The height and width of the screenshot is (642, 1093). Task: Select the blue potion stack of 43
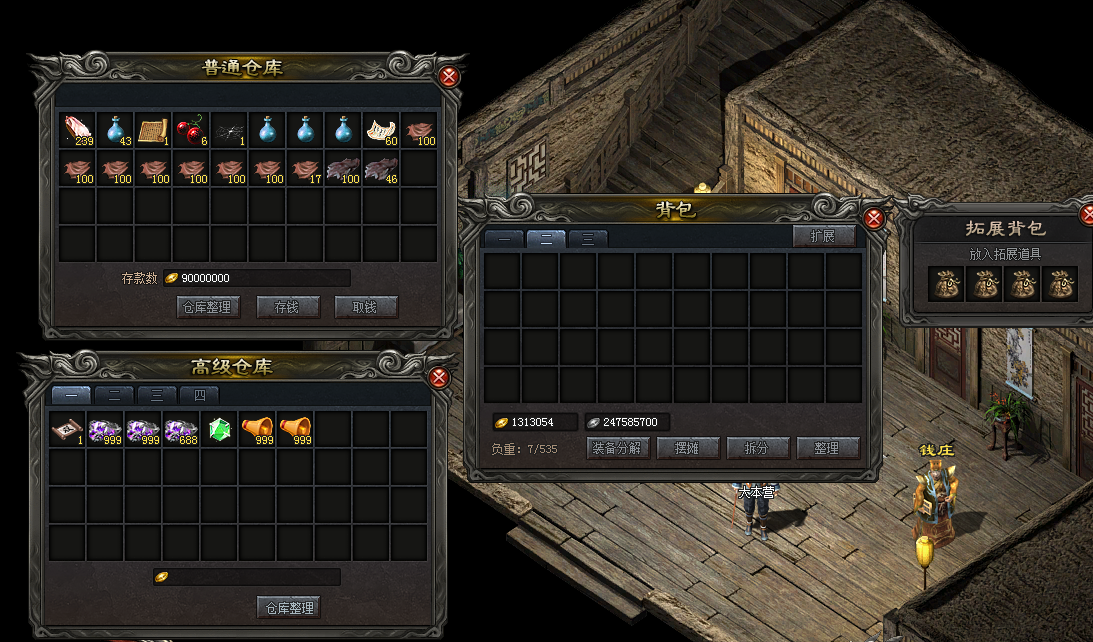coord(116,130)
